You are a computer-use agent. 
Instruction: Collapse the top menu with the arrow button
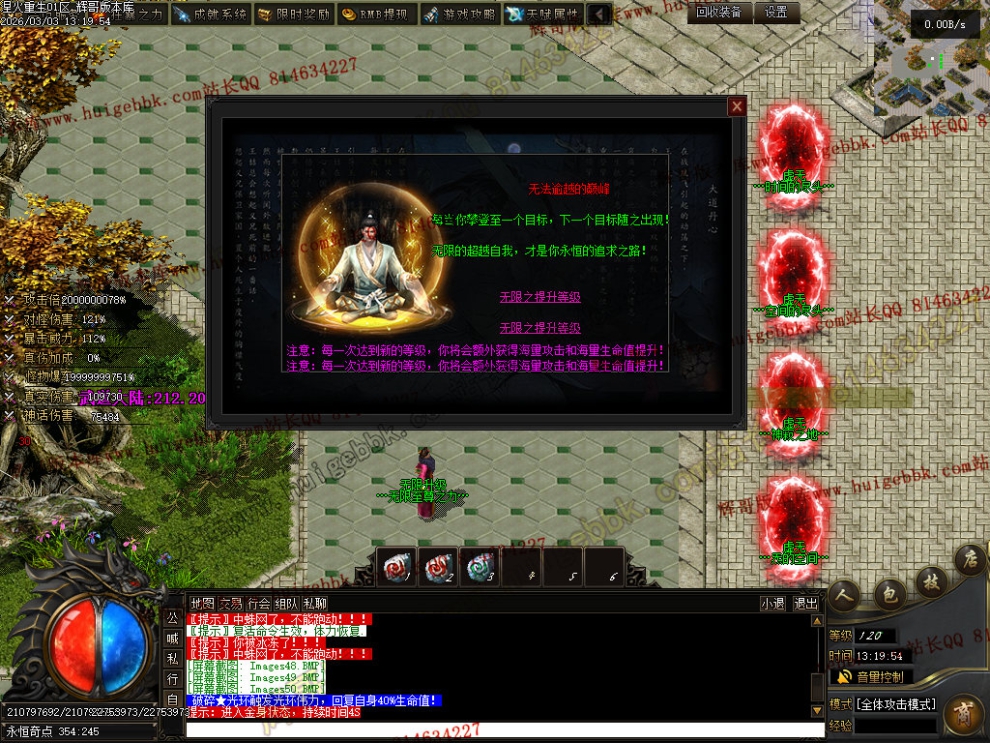tap(599, 14)
